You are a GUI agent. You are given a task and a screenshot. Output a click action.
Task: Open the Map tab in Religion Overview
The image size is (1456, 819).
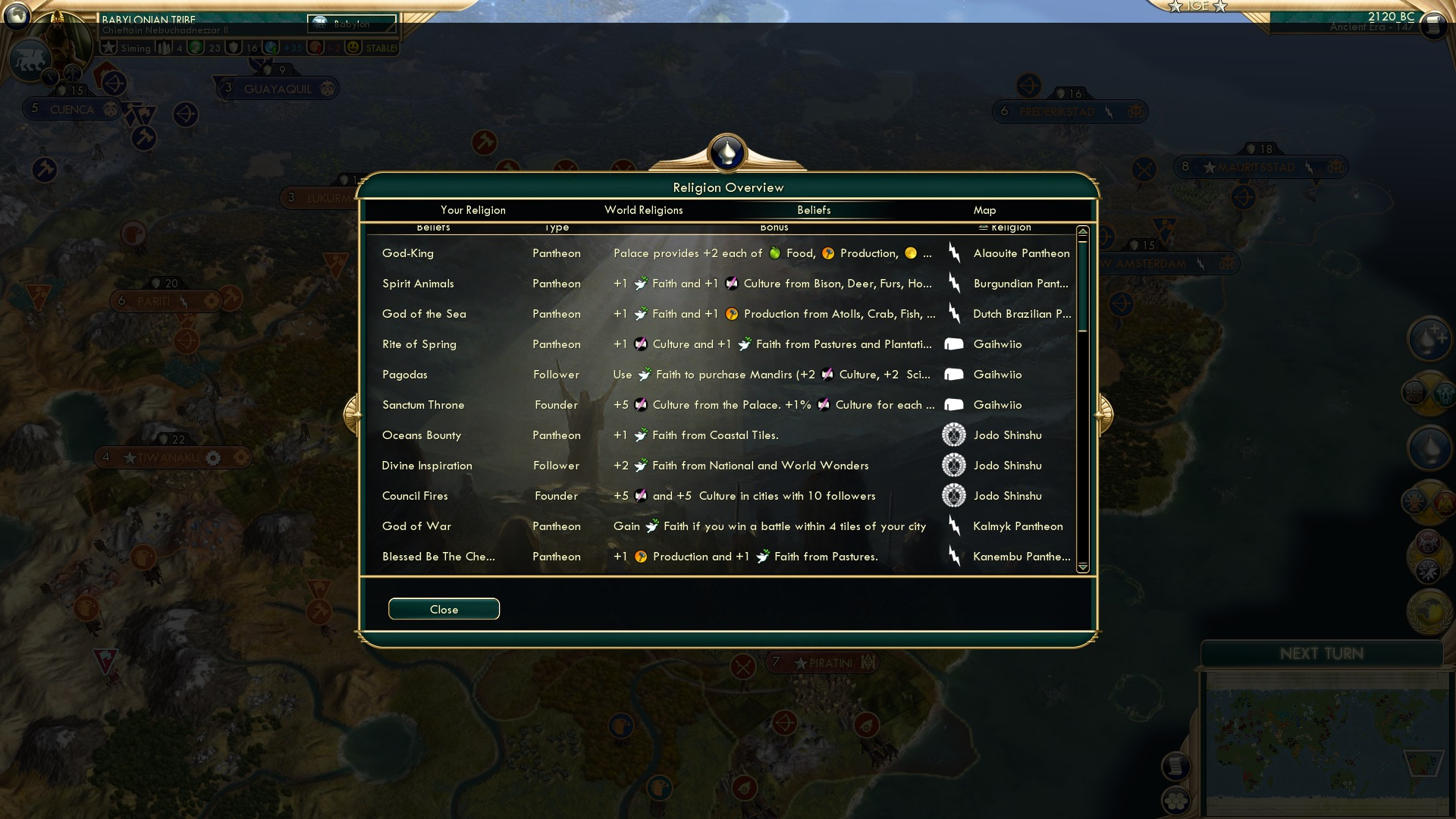[x=983, y=210]
